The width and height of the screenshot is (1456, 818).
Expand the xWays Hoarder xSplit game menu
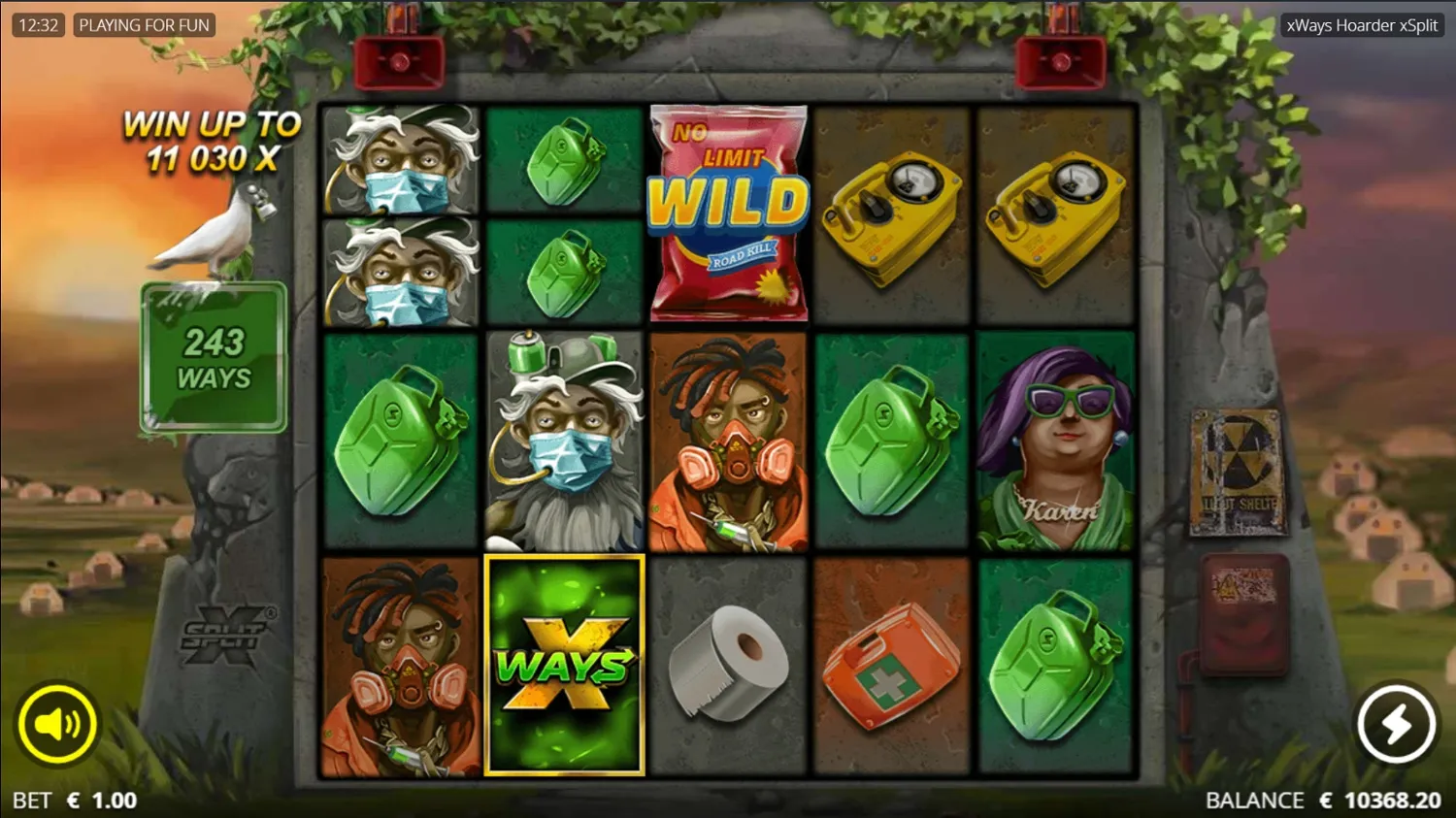[x=1362, y=25]
